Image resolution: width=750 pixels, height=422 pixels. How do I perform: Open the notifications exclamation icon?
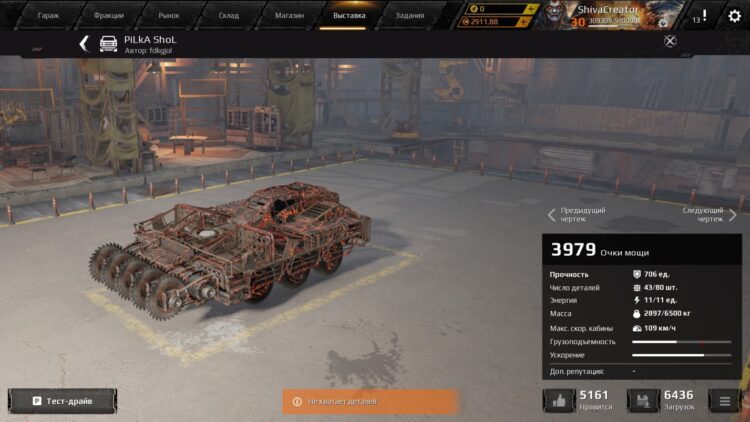pos(705,16)
